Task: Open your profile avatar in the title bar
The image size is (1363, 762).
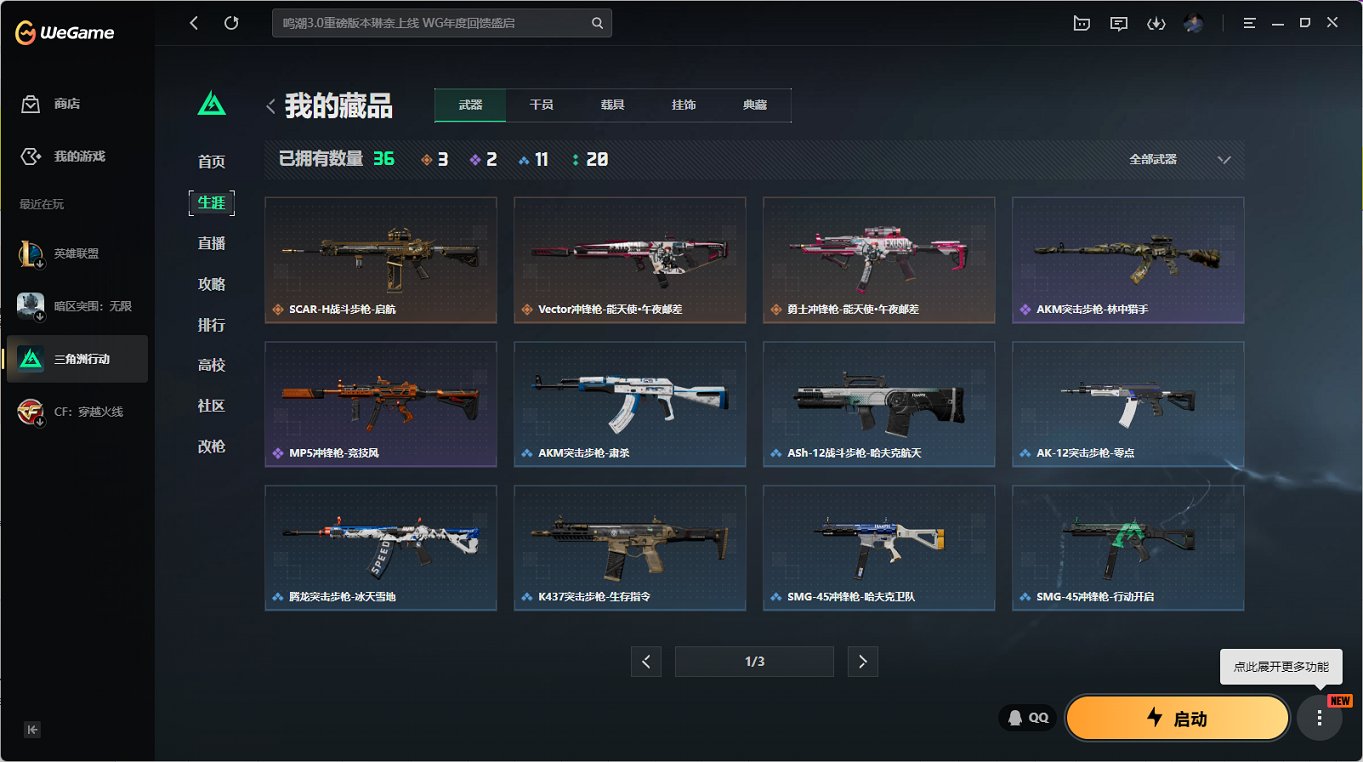Action: coord(1192,23)
